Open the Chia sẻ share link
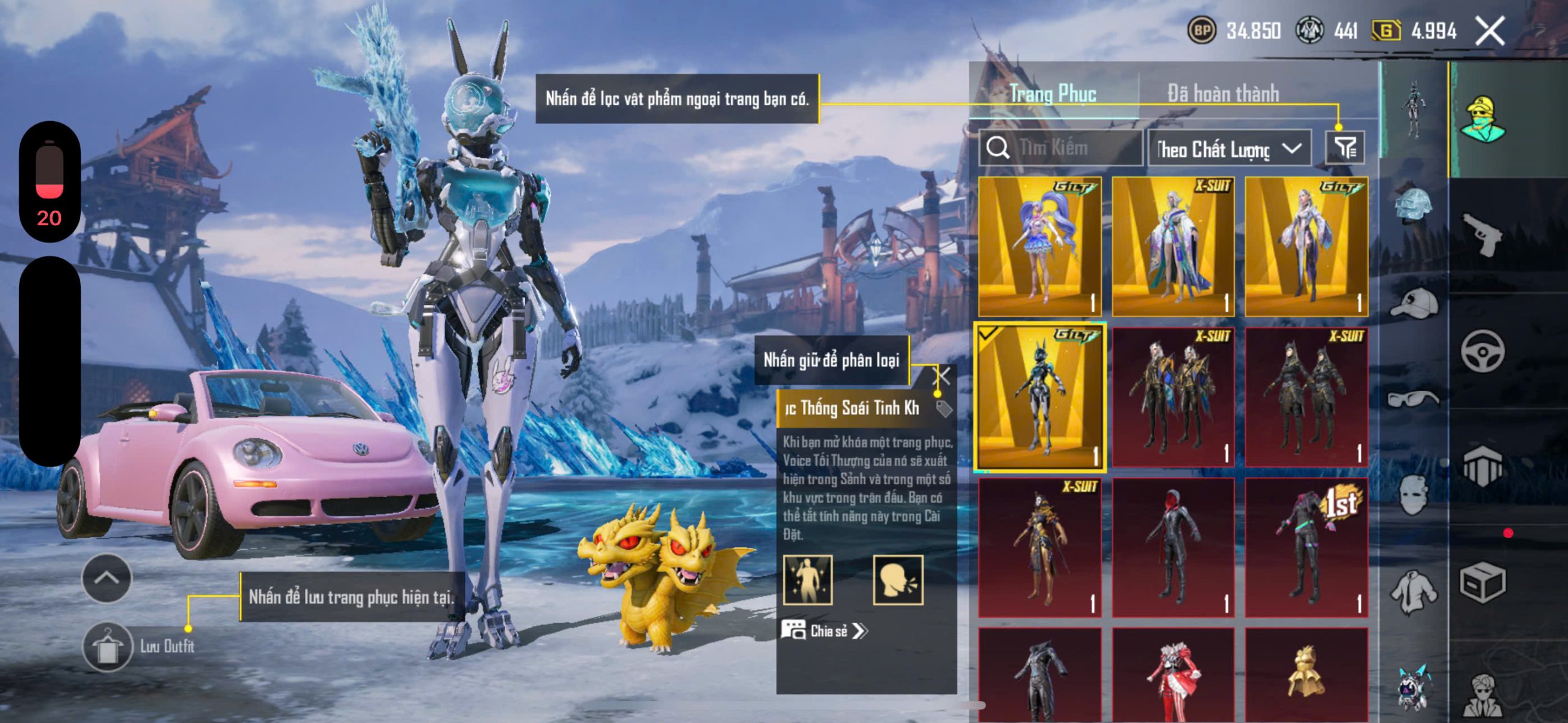1568x723 pixels. tap(826, 631)
